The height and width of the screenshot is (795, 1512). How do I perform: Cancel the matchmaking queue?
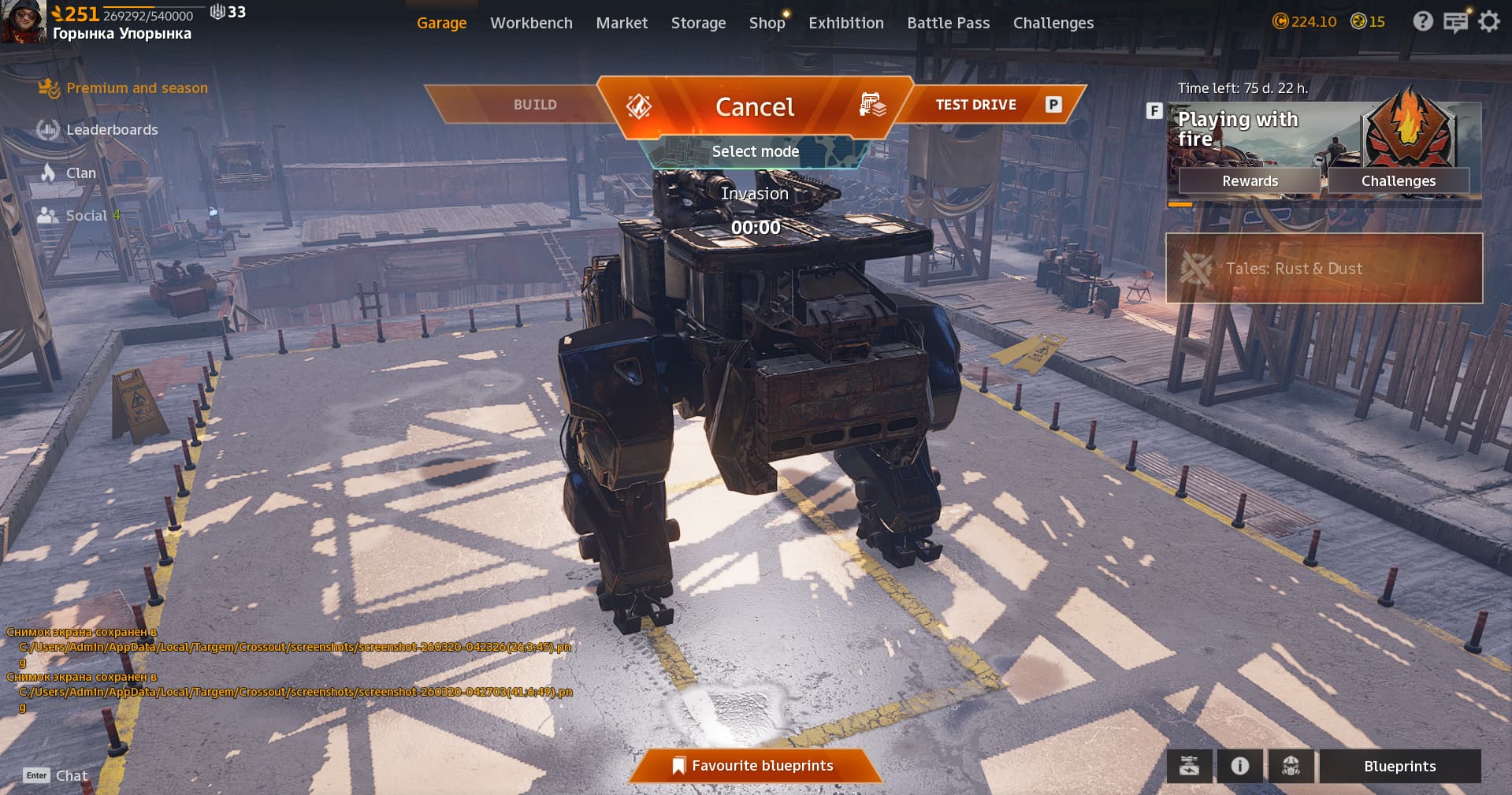tap(754, 106)
